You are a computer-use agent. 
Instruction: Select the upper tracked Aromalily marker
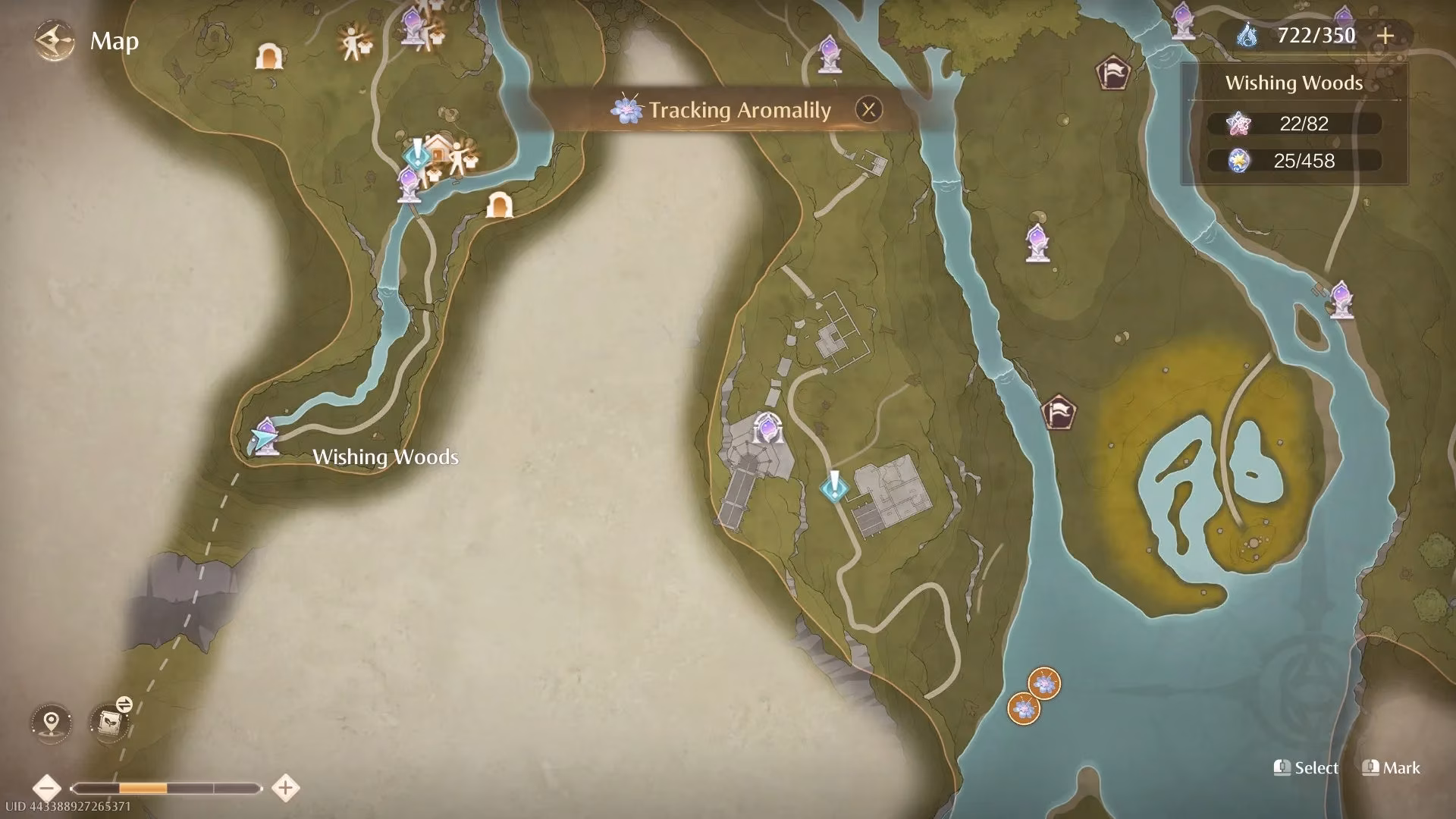point(1044,683)
